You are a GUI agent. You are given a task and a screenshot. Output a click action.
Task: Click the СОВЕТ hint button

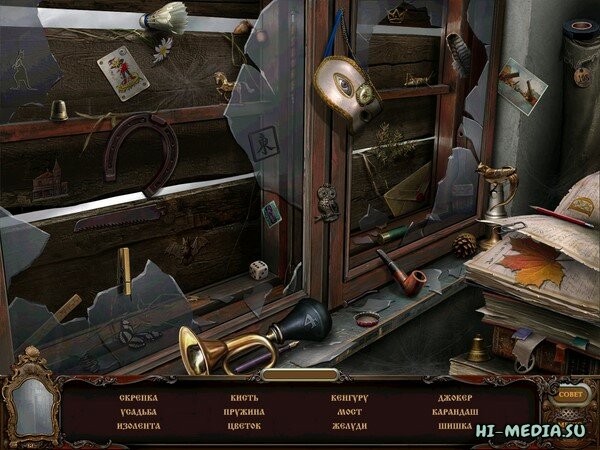[570, 395]
